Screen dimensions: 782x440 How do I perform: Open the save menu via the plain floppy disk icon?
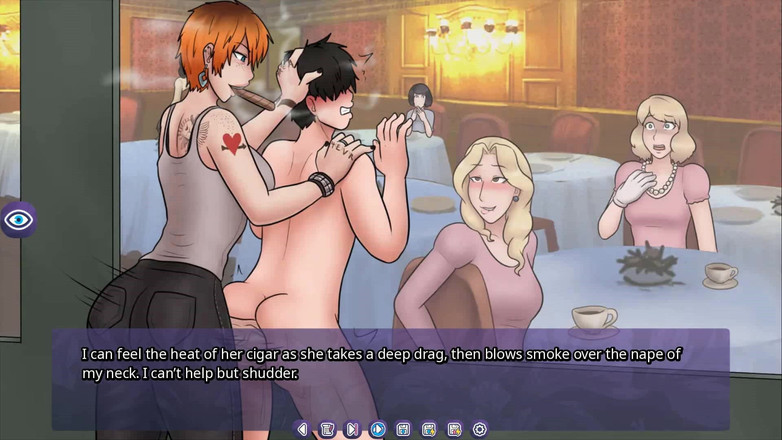point(403,429)
